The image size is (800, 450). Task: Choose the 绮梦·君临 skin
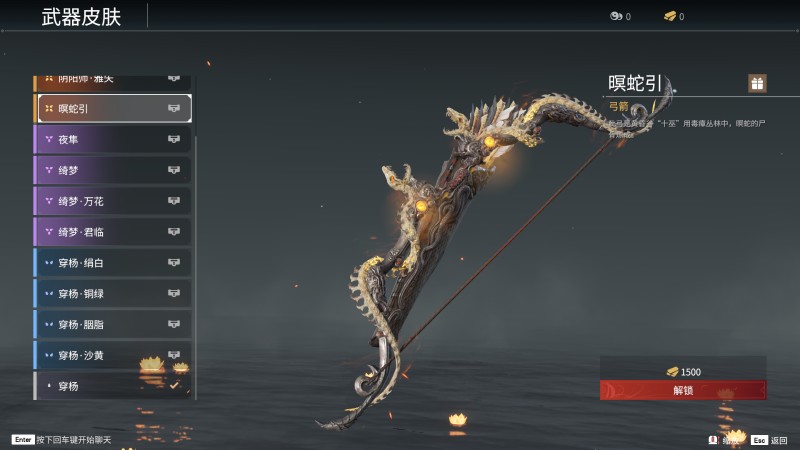[113, 232]
